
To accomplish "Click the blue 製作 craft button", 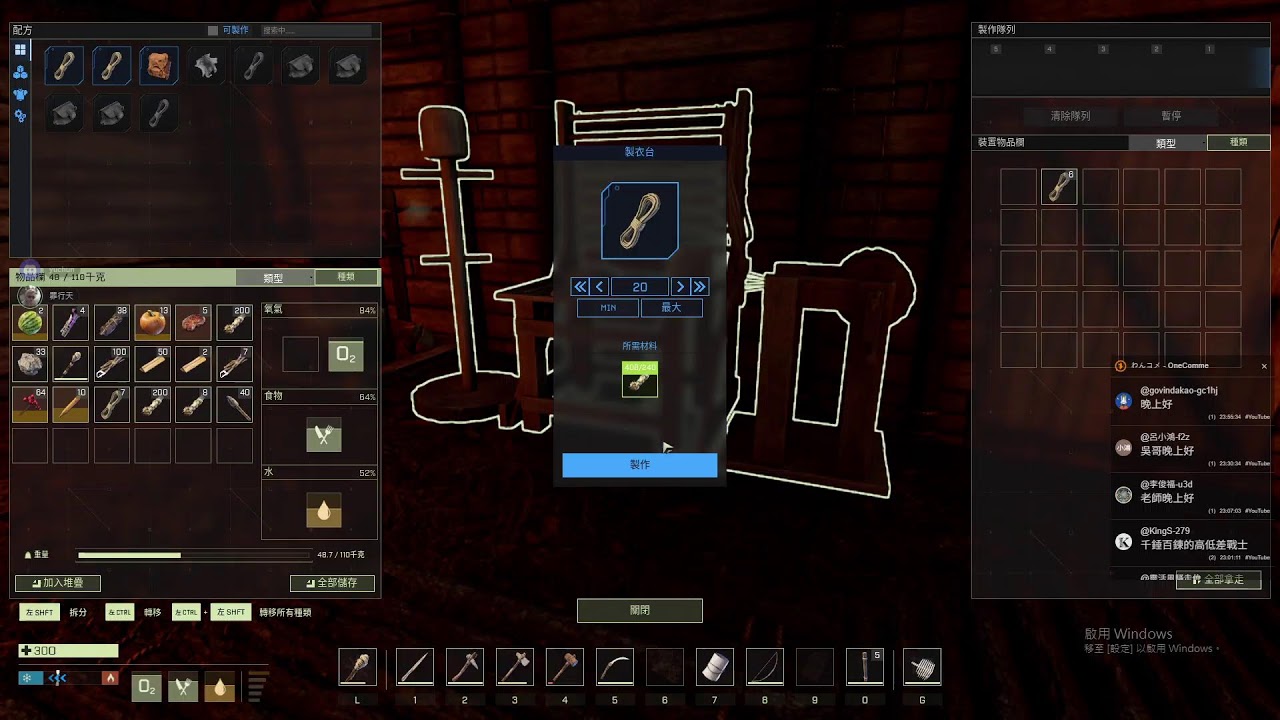I will (x=639, y=465).
